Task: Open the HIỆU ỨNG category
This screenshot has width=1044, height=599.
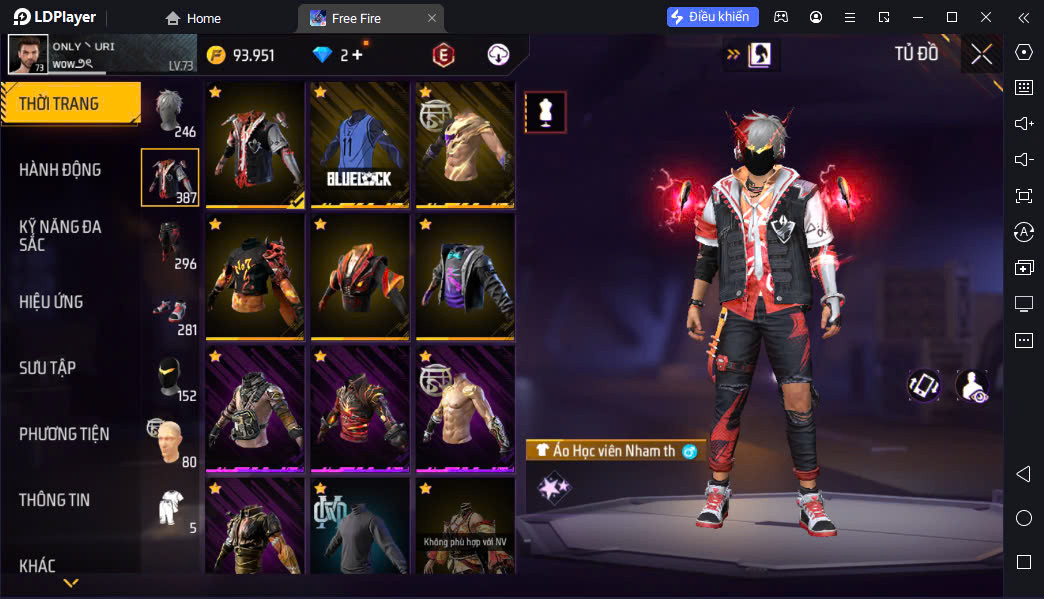Action: point(51,302)
